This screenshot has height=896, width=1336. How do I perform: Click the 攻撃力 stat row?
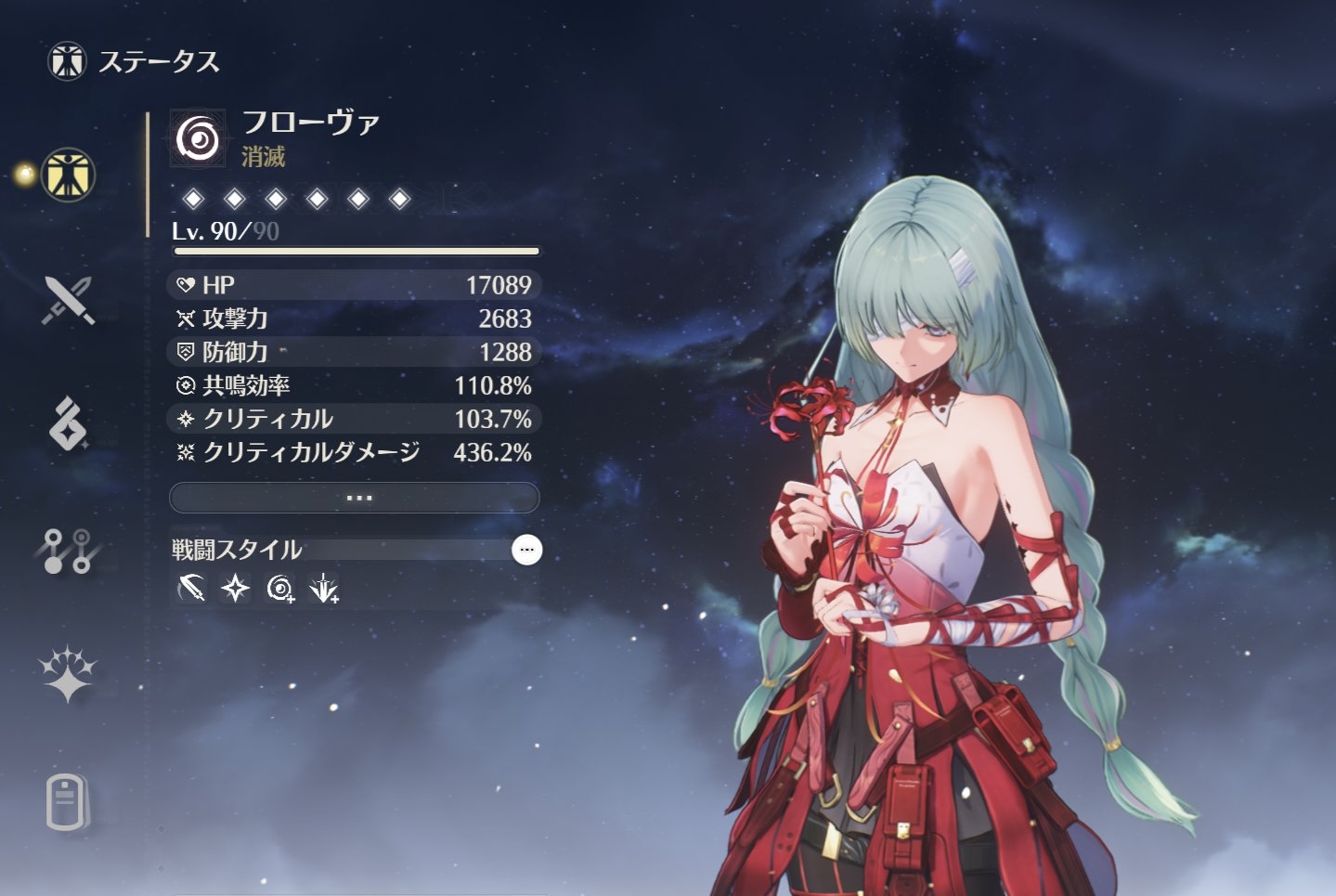click(x=355, y=318)
